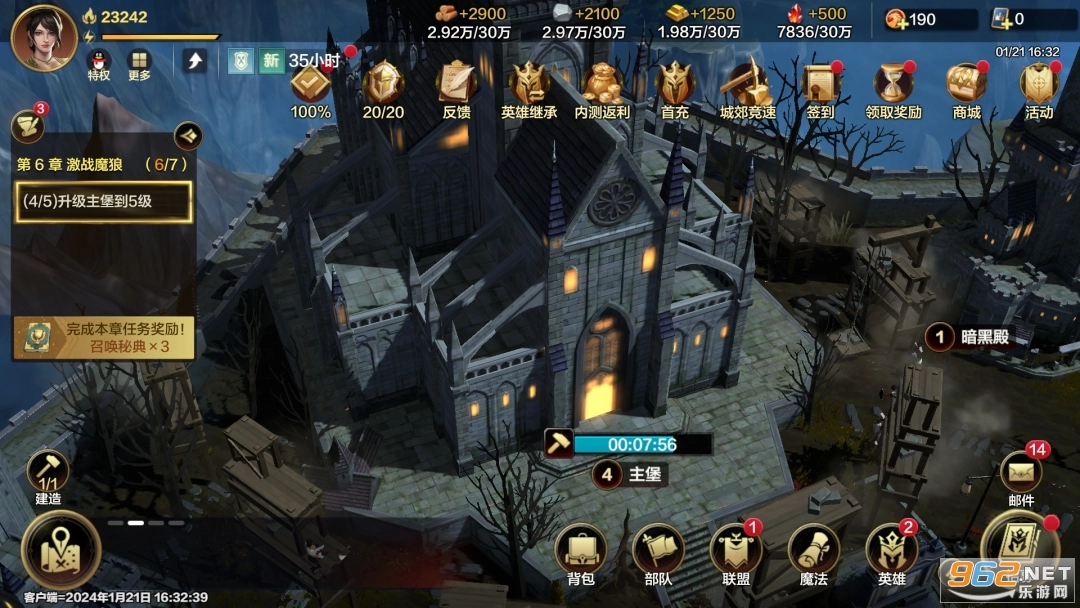Open the 更多 more menu
Screen dimensions: 1080x608
coord(139,62)
